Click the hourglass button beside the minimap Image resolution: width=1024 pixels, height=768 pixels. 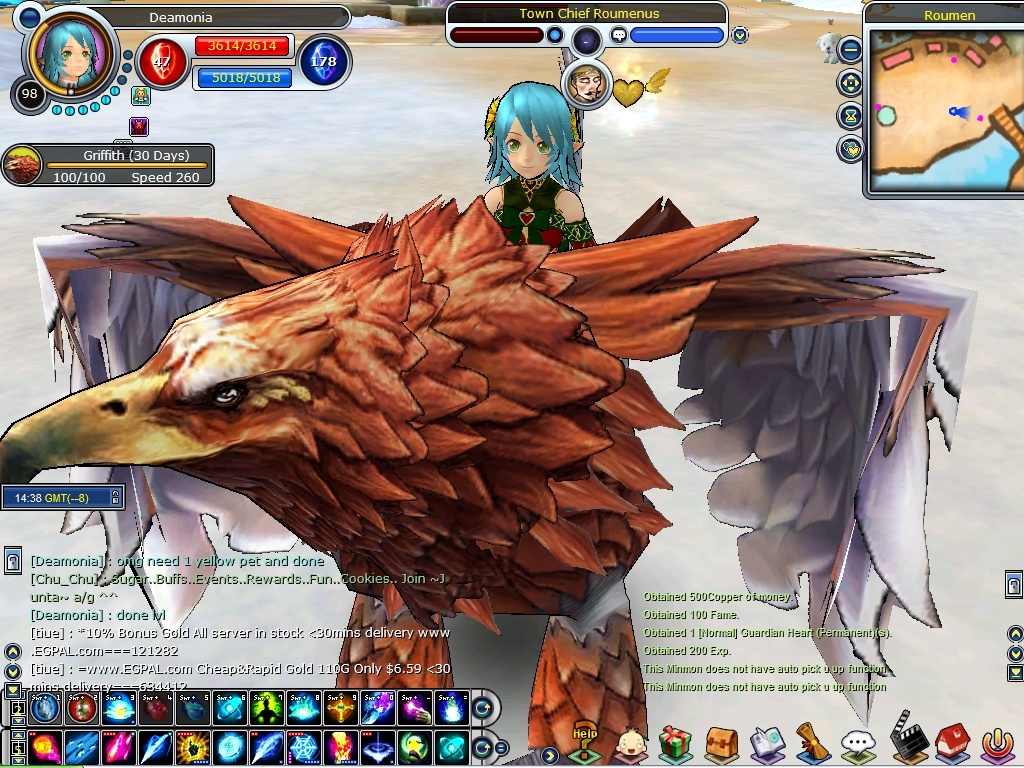click(x=851, y=115)
